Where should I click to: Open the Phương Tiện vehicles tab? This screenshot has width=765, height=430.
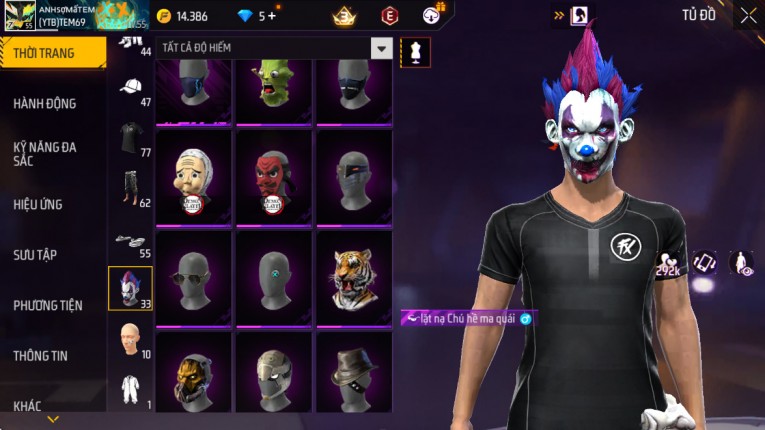48,305
